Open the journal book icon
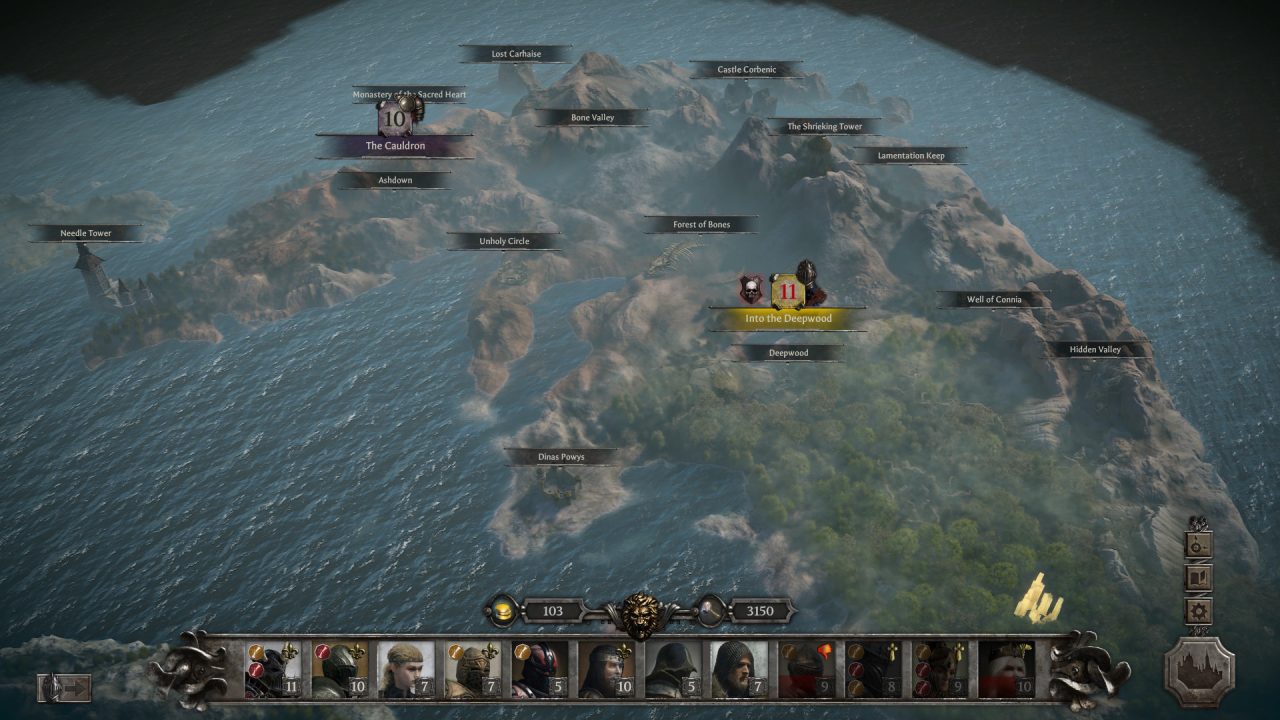 [x=1199, y=578]
